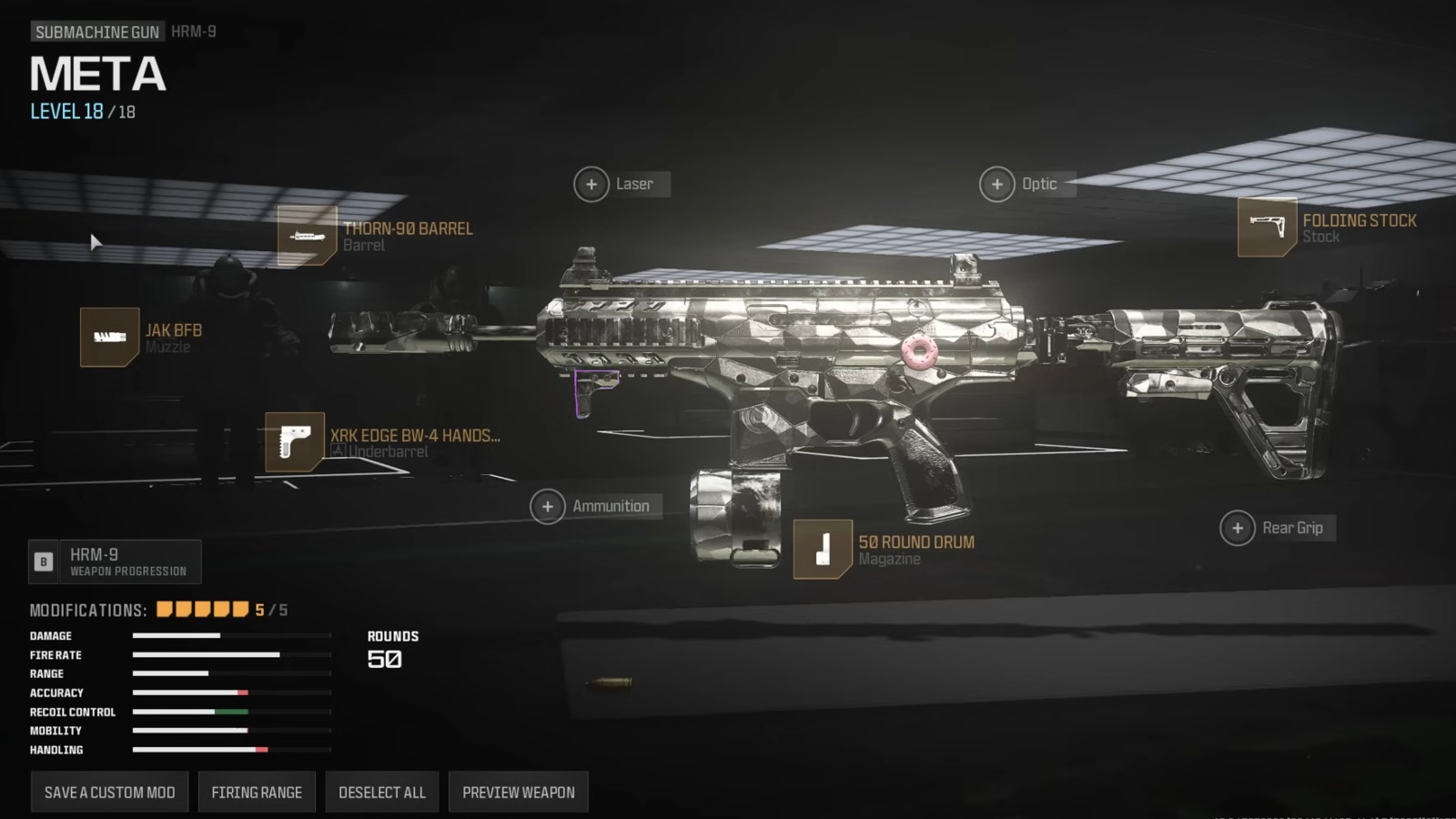Click the plus icon for the Optic slot
The height and width of the screenshot is (819, 1456).
tap(997, 184)
